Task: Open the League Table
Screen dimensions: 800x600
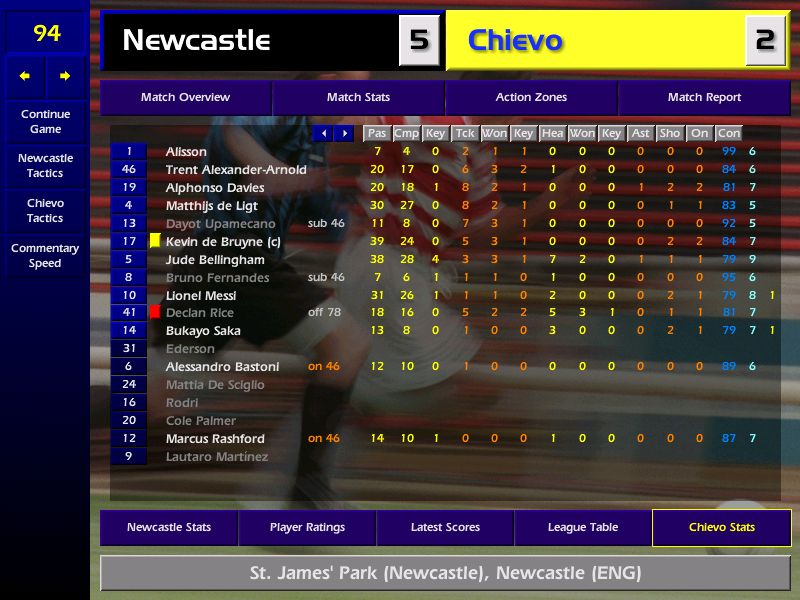Action: point(583,528)
